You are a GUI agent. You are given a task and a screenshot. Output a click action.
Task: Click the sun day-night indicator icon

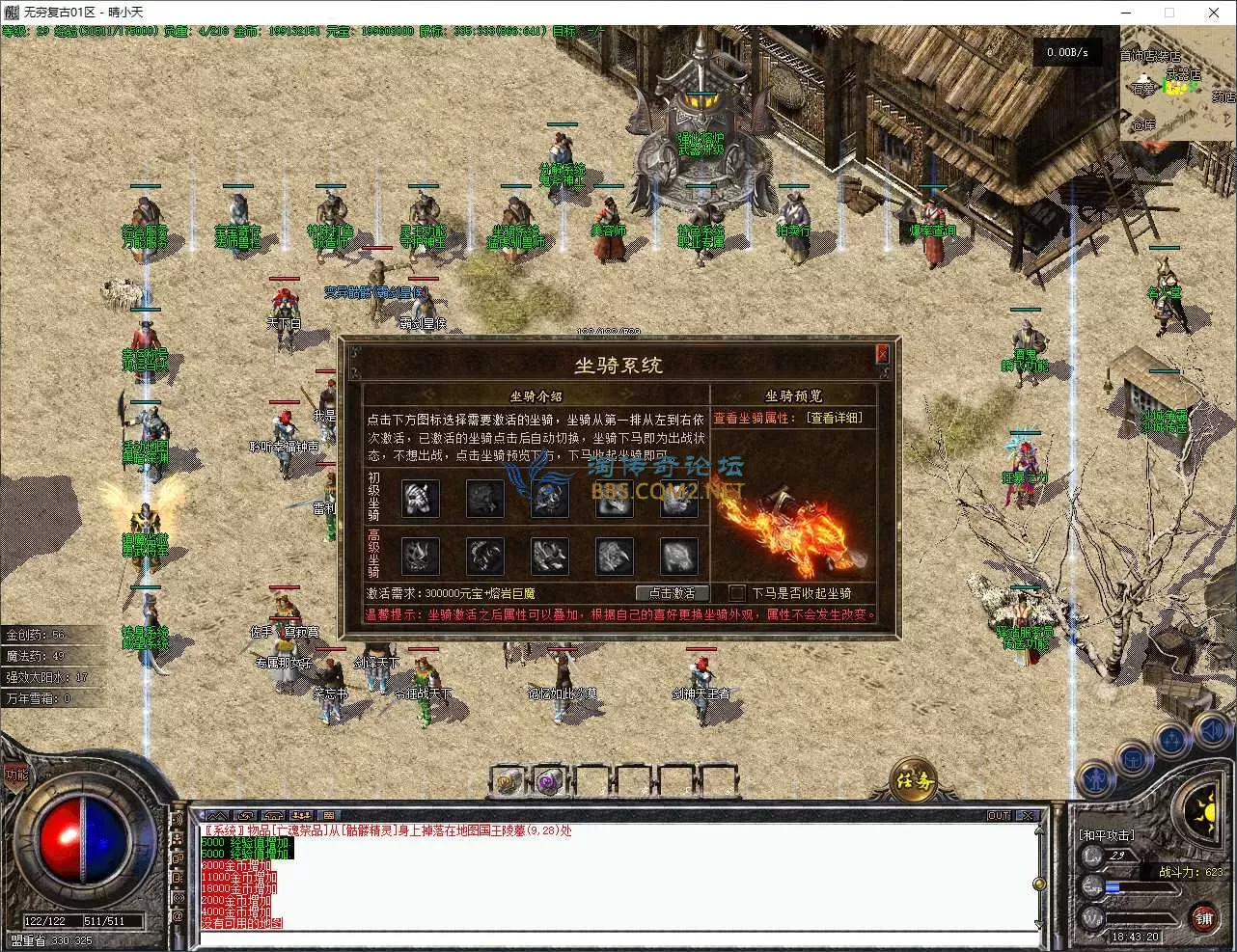pos(1206,813)
